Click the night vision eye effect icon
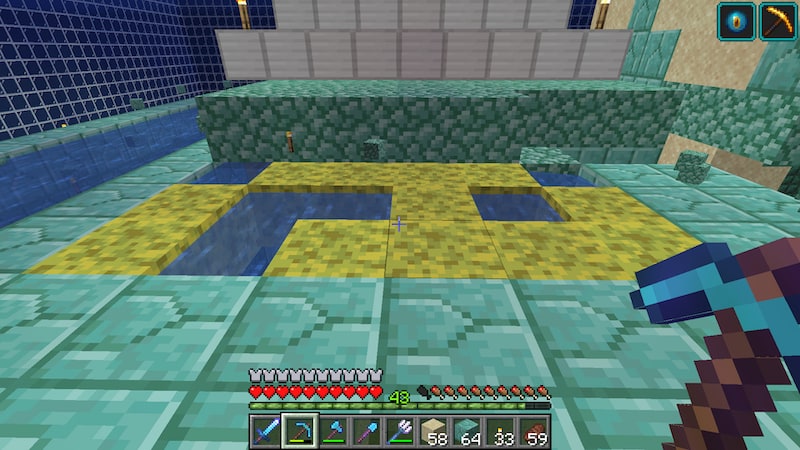The width and height of the screenshot is (800, 450). [x=735, y=21]
